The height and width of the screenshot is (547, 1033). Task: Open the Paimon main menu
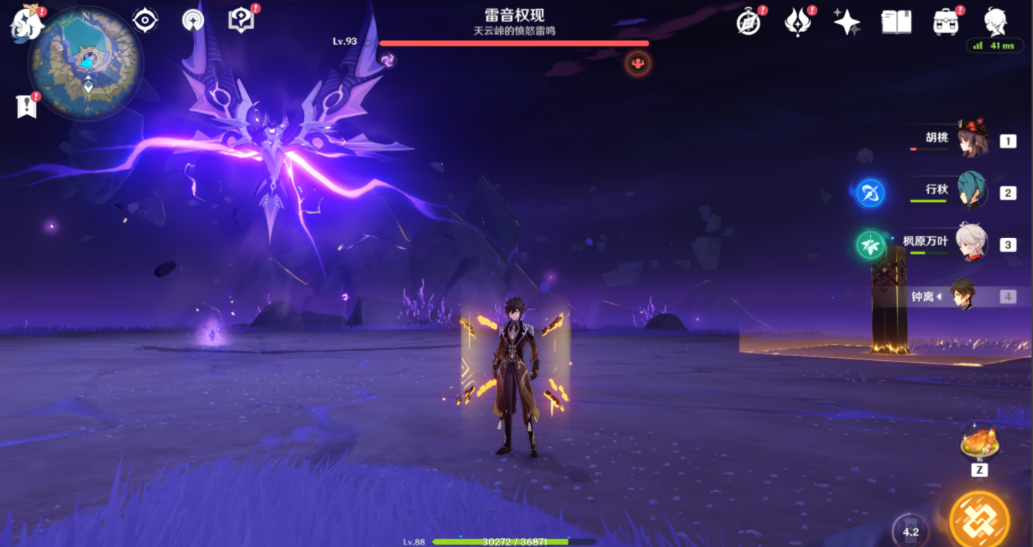click(26, 24)
